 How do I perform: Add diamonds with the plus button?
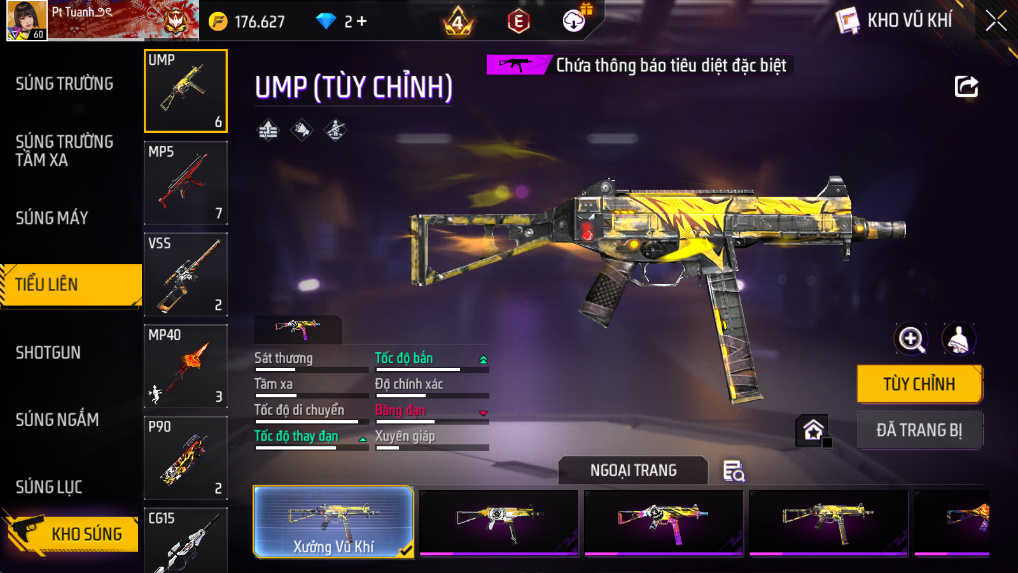point(361,21)
